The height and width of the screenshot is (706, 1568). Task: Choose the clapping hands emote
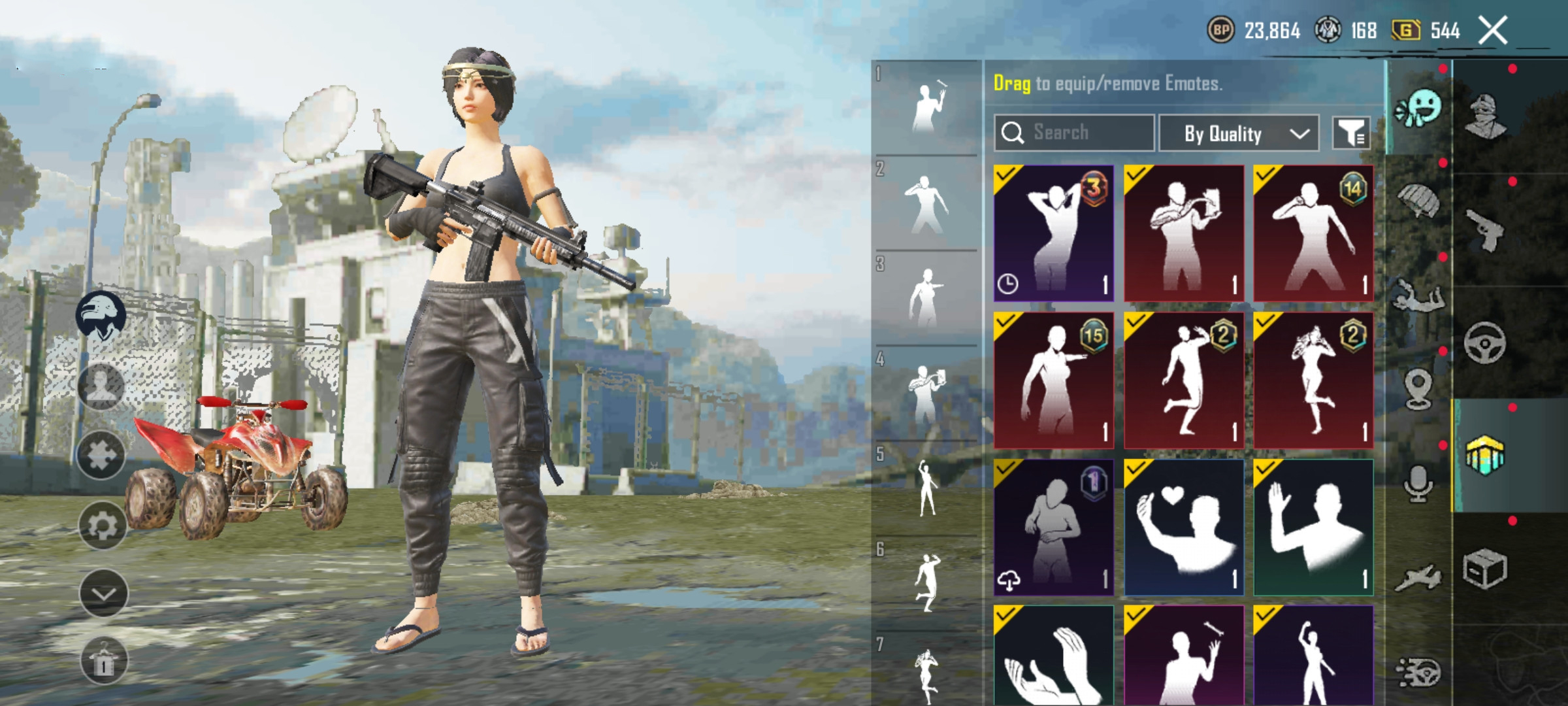coord(1053,657)
